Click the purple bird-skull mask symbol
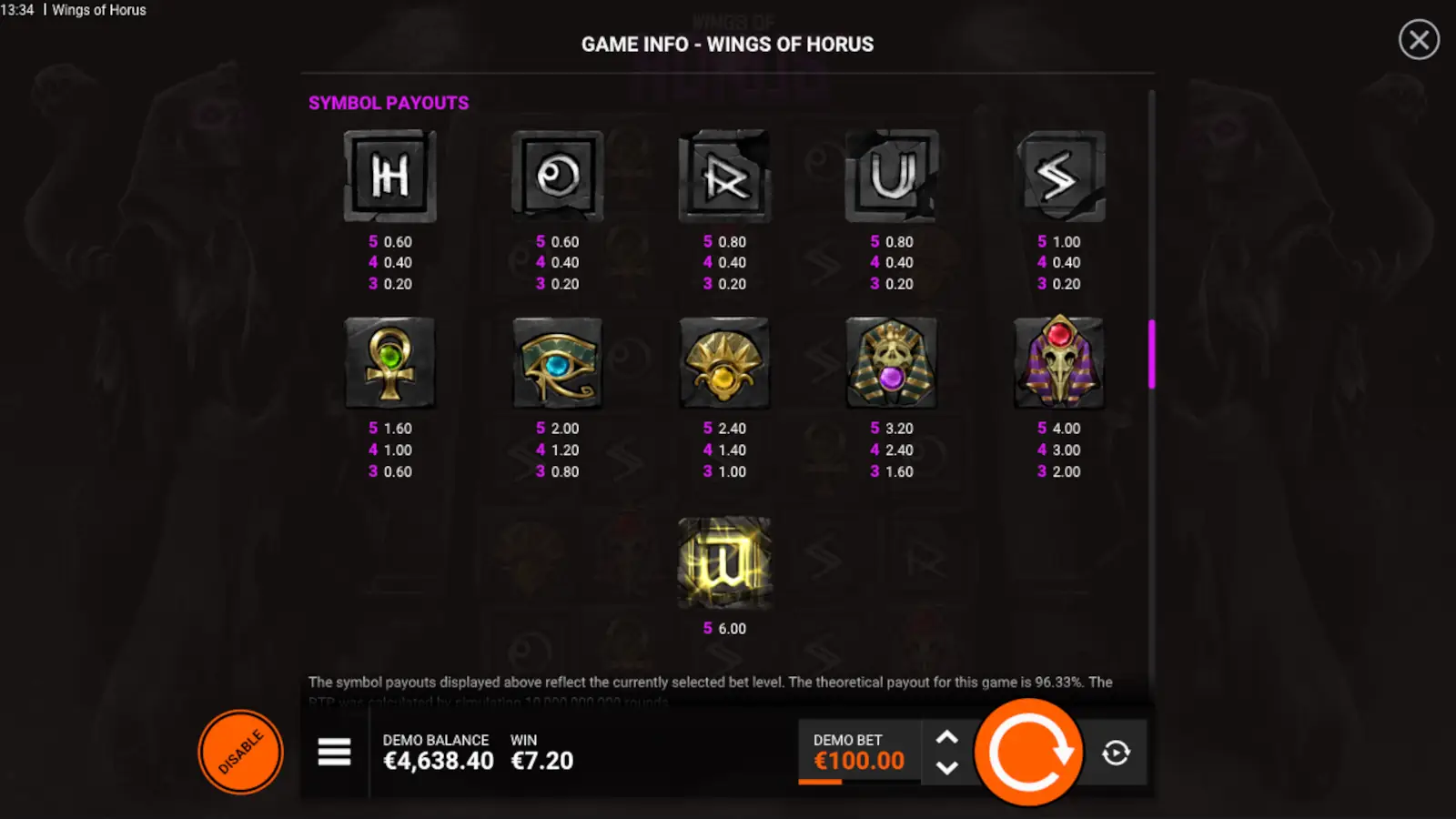This screenshot has height=819, width=1456. pyautogui.click(x=1059, y=362)
